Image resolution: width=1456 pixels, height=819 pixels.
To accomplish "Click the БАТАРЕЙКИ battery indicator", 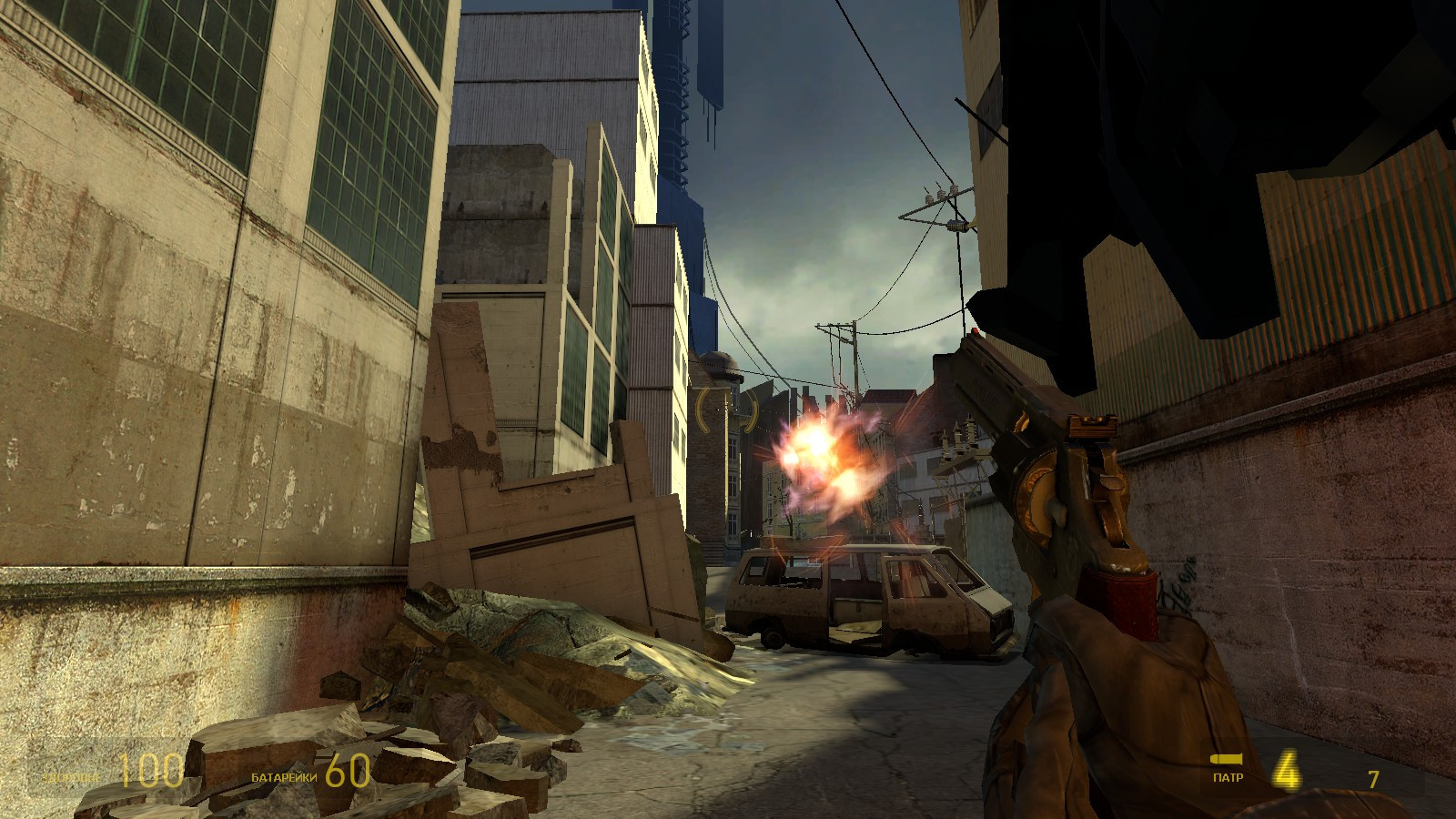I will tap(282, 779).
